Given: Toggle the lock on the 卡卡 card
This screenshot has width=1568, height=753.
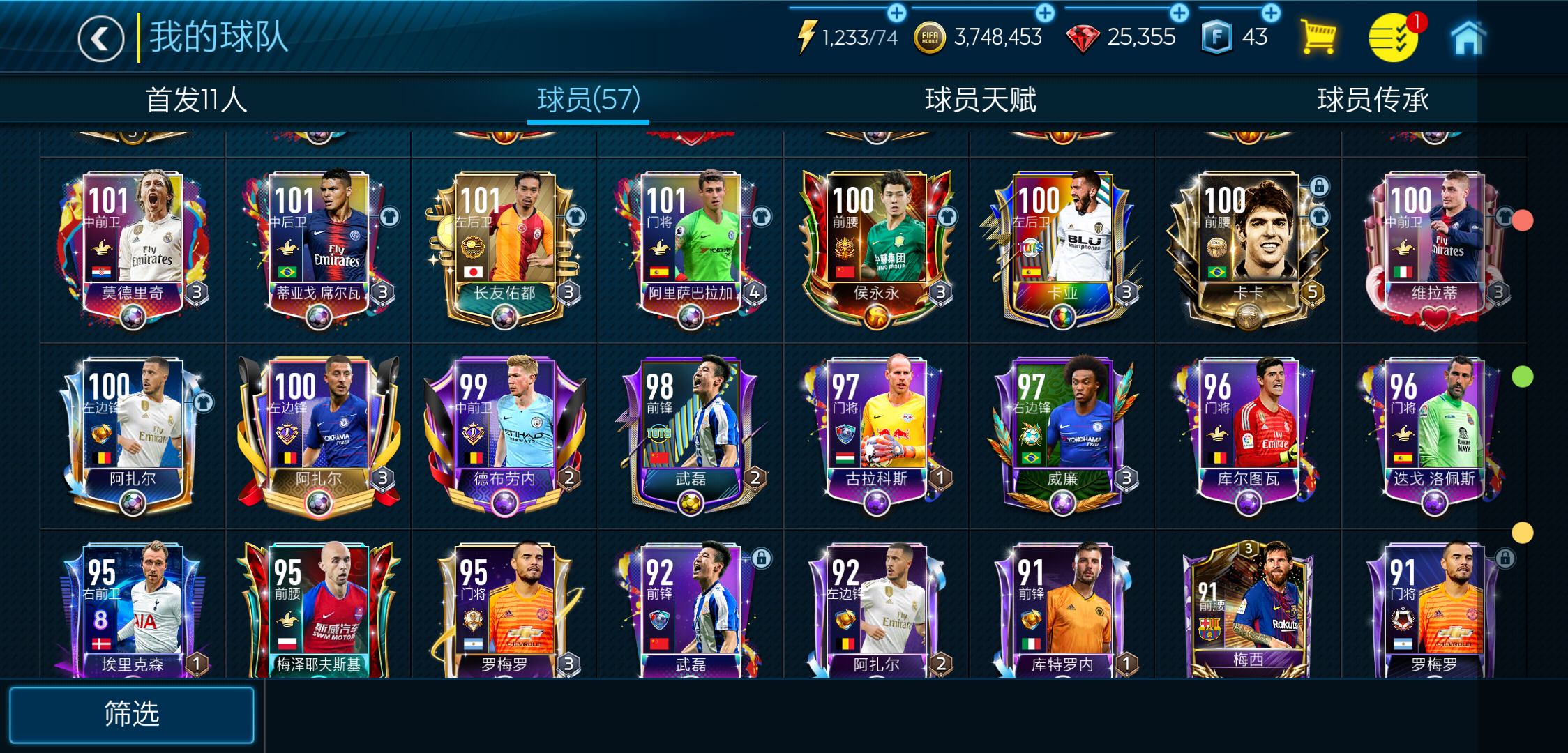Looking at the screenshot, I should click(1320, 187).
